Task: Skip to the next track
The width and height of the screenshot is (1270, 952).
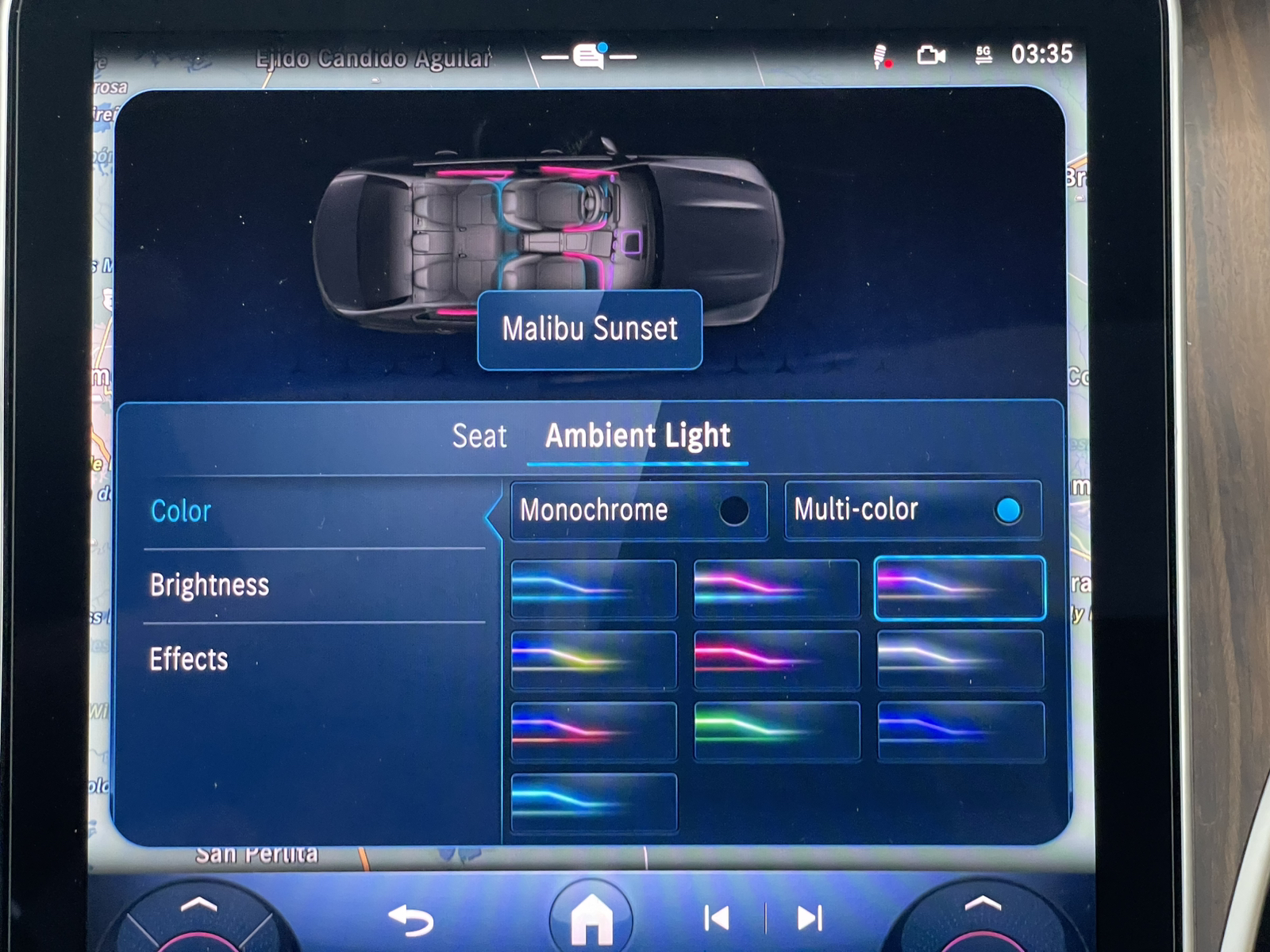Action: 809,919
